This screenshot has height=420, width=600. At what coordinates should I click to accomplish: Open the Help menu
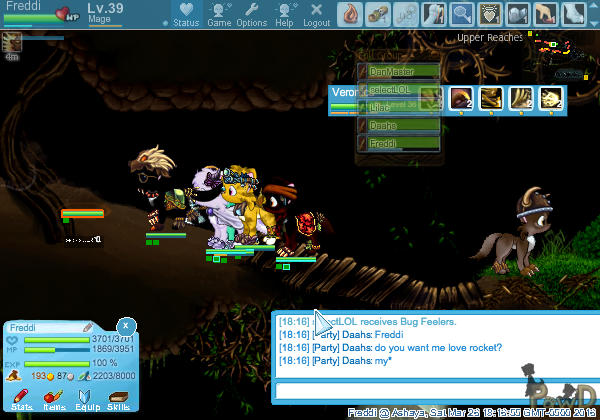(x=284, y=14)
